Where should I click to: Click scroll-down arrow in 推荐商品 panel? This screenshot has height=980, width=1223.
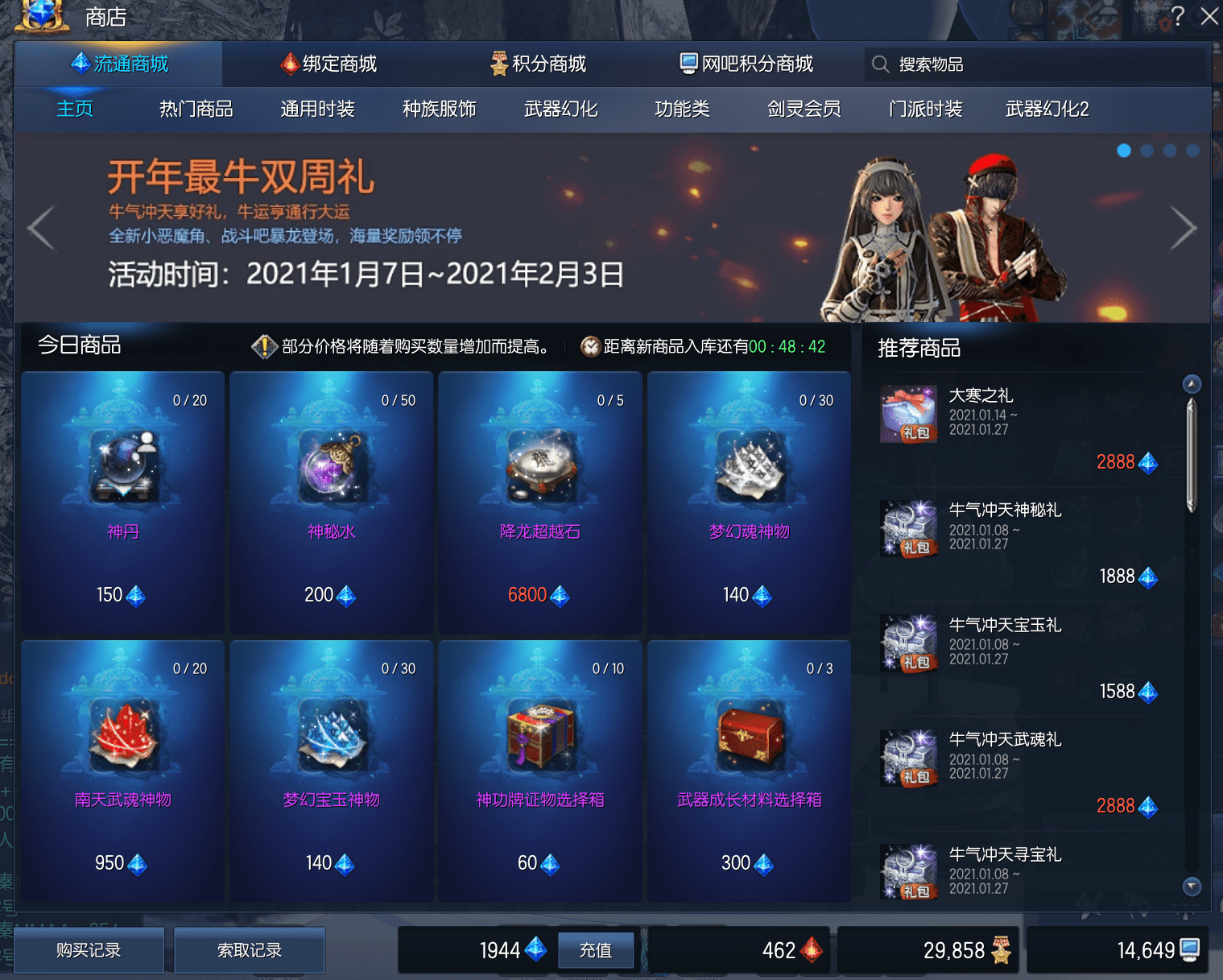click(x=1190, y=887)
